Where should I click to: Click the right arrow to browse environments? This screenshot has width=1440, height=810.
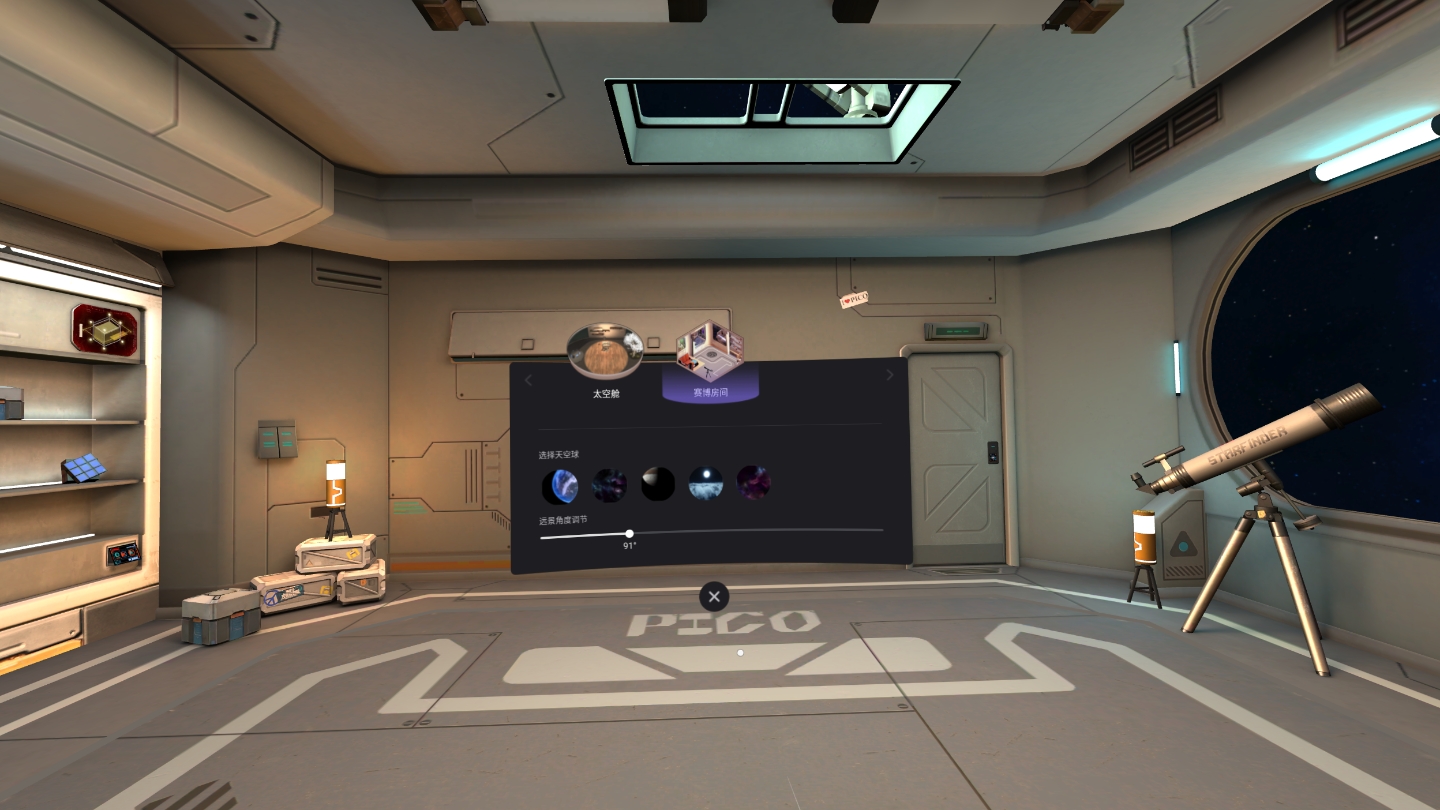coord(890,374)
